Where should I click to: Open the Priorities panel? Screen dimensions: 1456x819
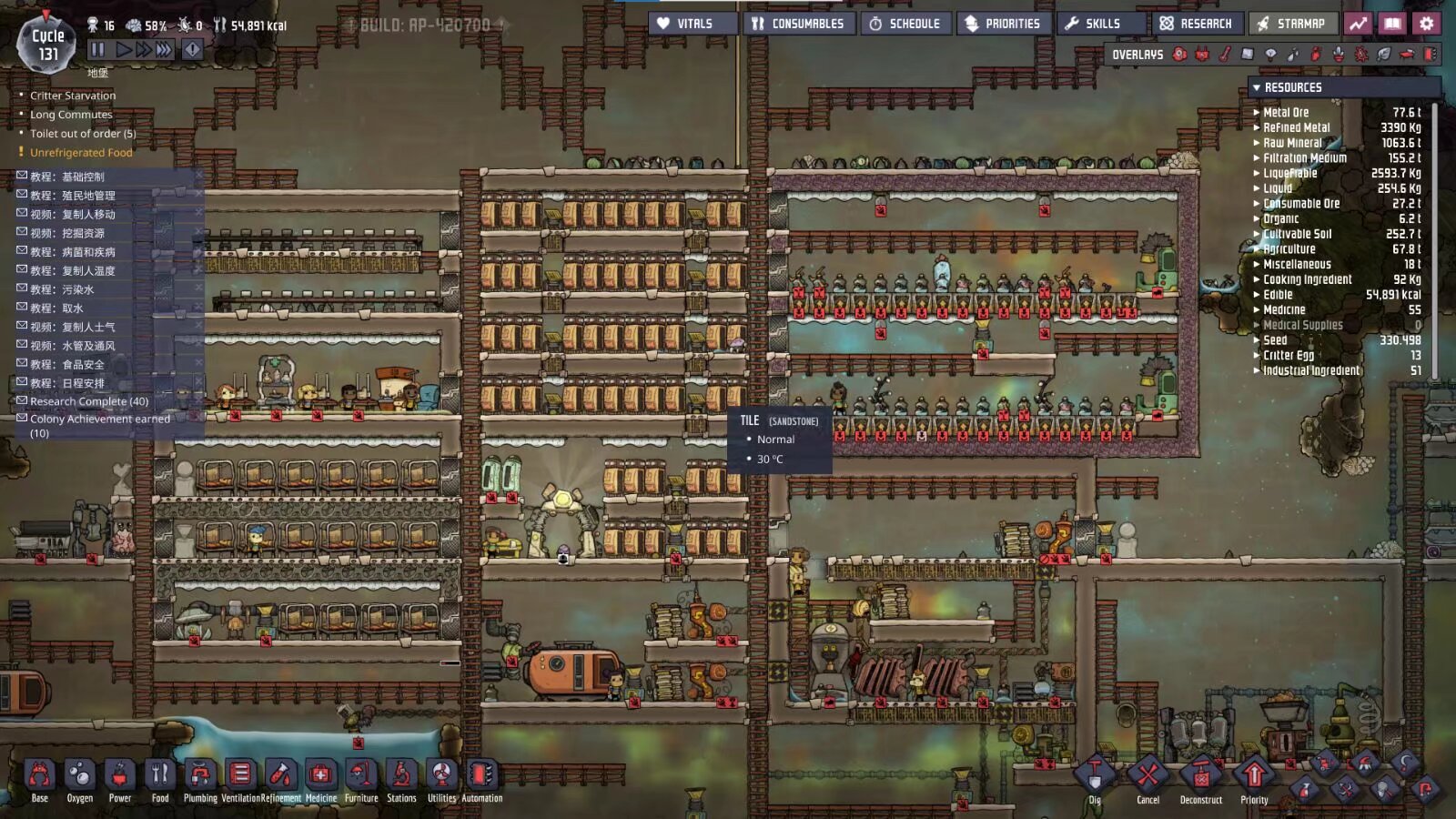tap(1003, 24)
